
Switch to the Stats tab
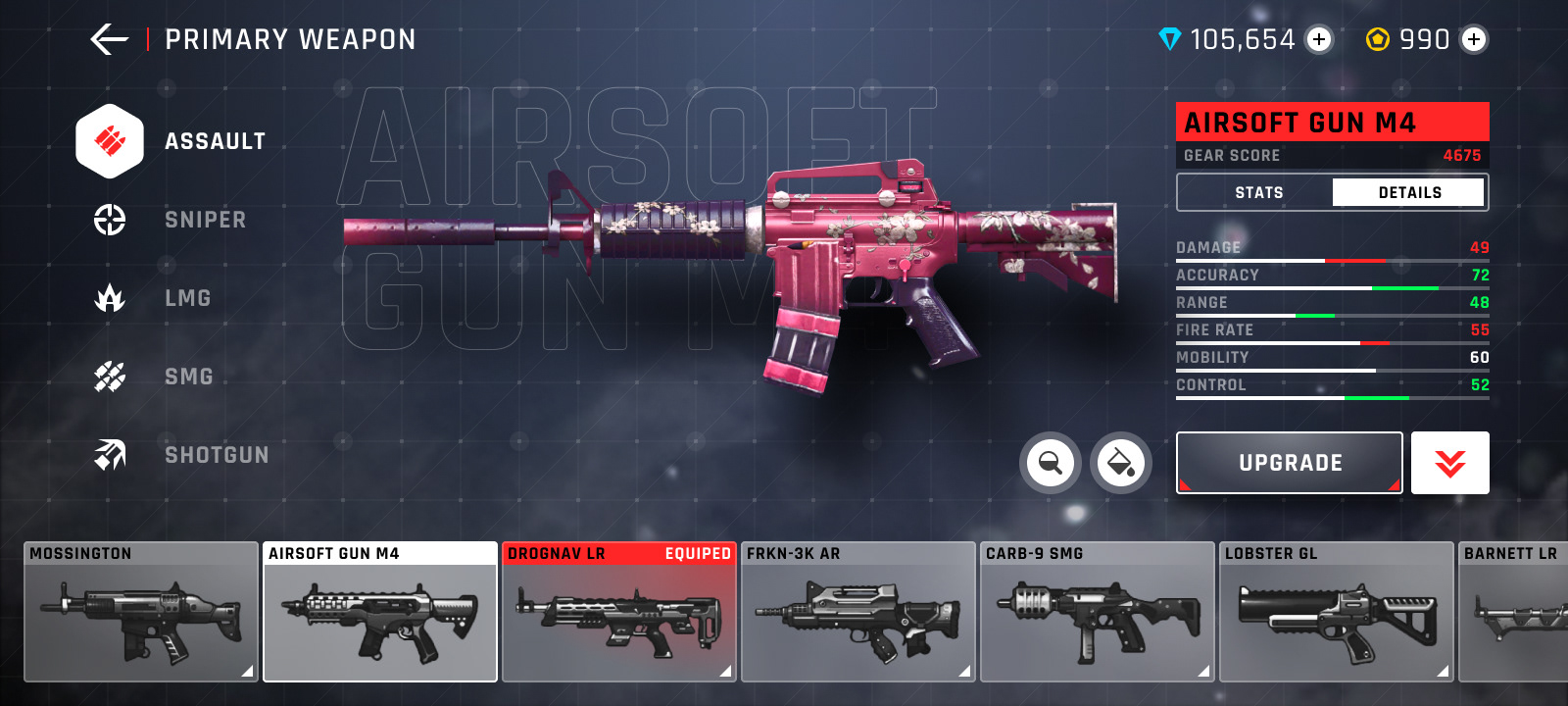pos(1258,192)
